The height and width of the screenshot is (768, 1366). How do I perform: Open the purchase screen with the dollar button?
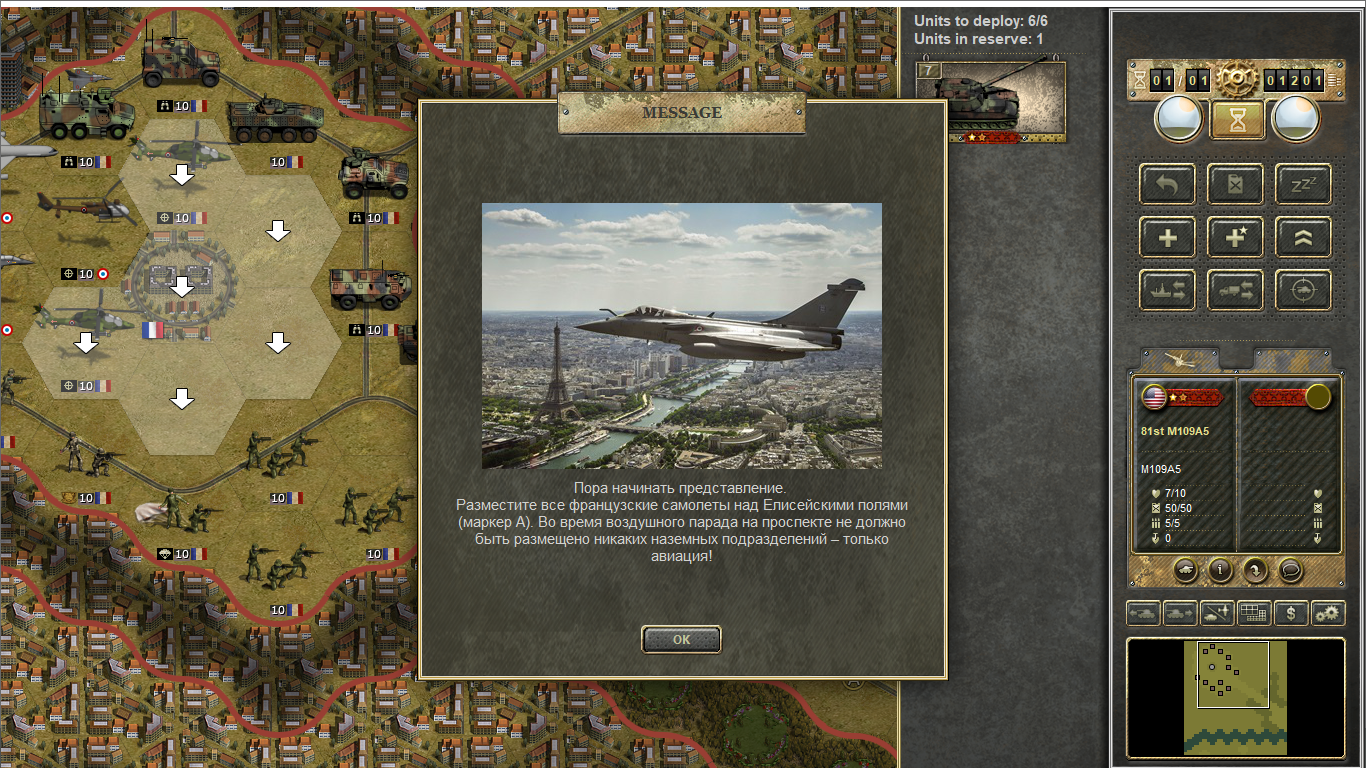[1291, 613]
